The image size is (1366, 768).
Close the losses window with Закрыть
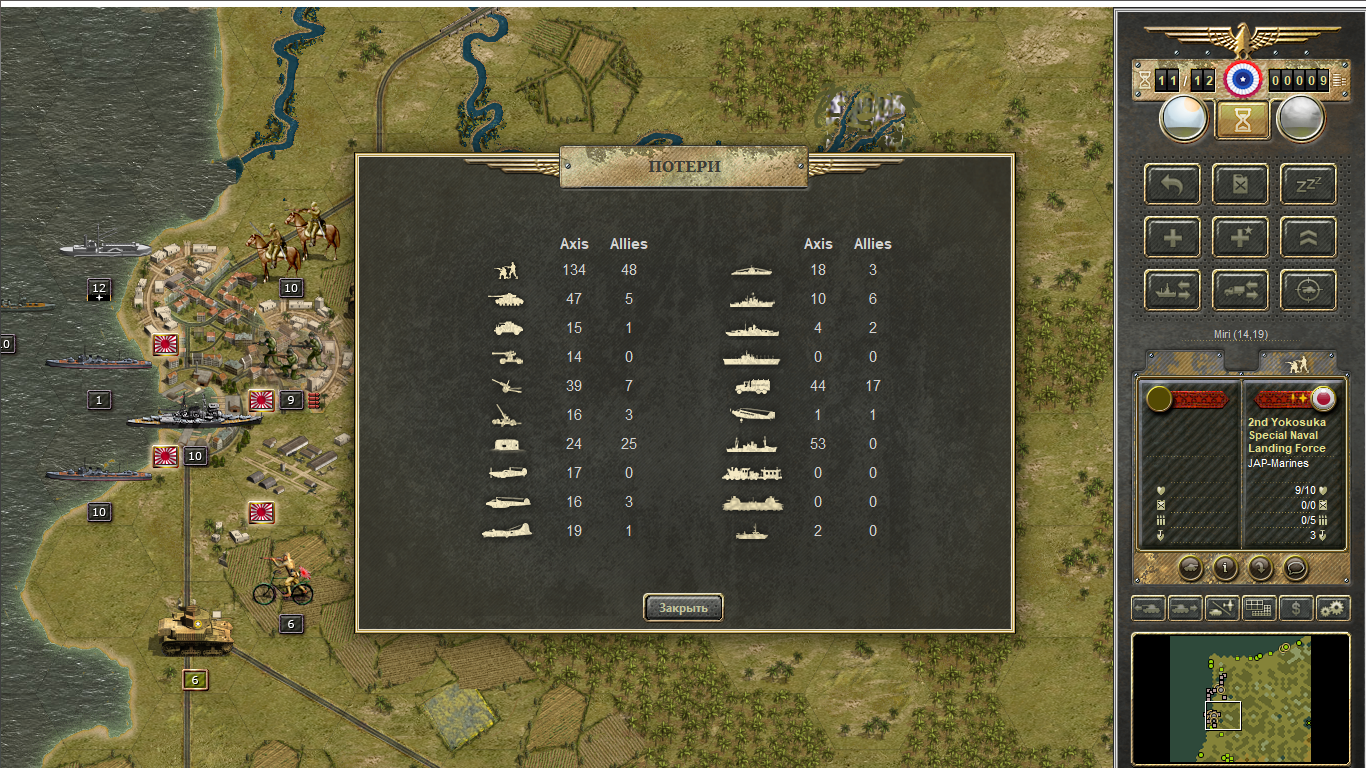(683, 607)
